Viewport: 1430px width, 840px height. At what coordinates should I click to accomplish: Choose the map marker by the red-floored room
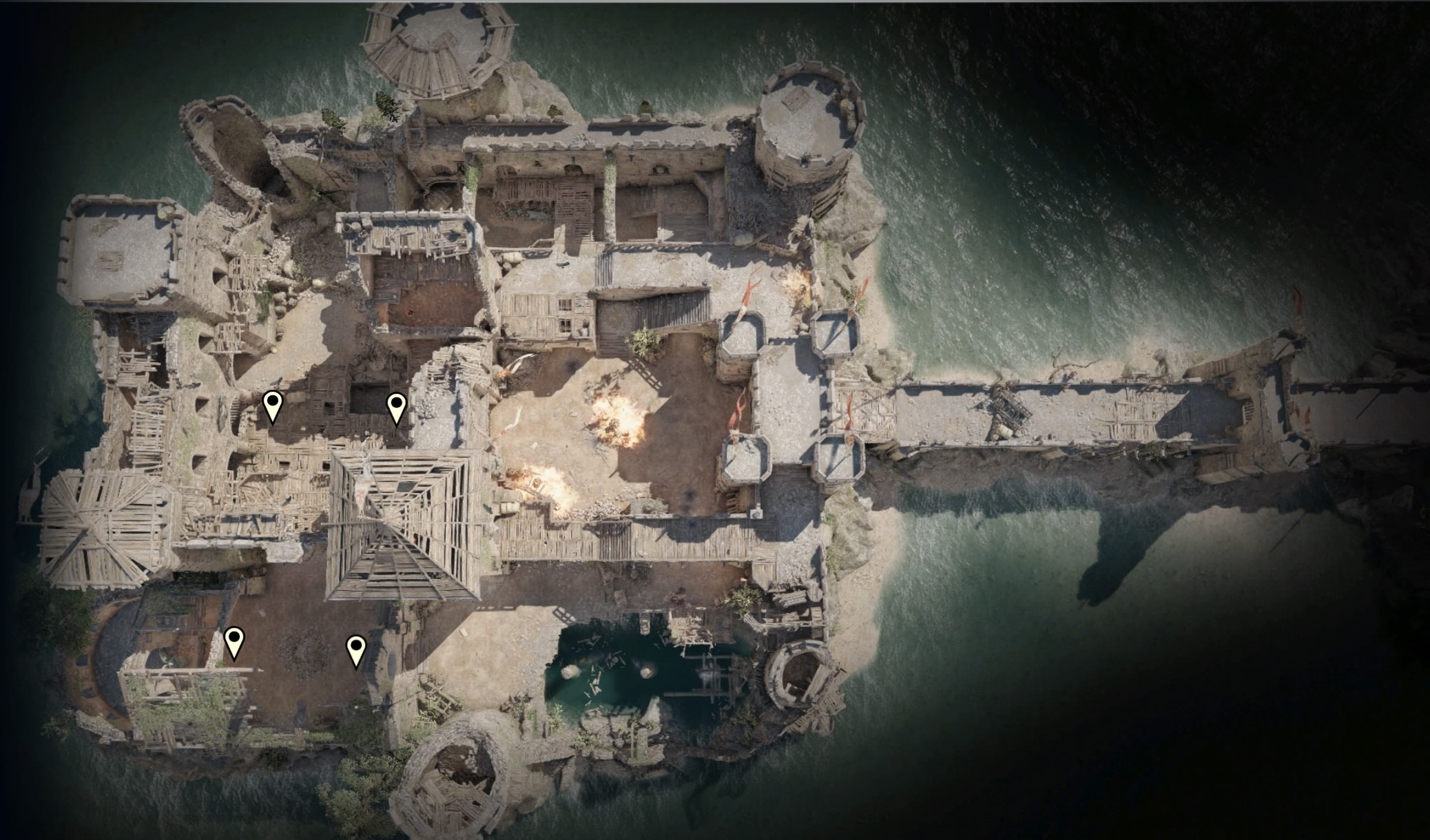coord(234,642)
